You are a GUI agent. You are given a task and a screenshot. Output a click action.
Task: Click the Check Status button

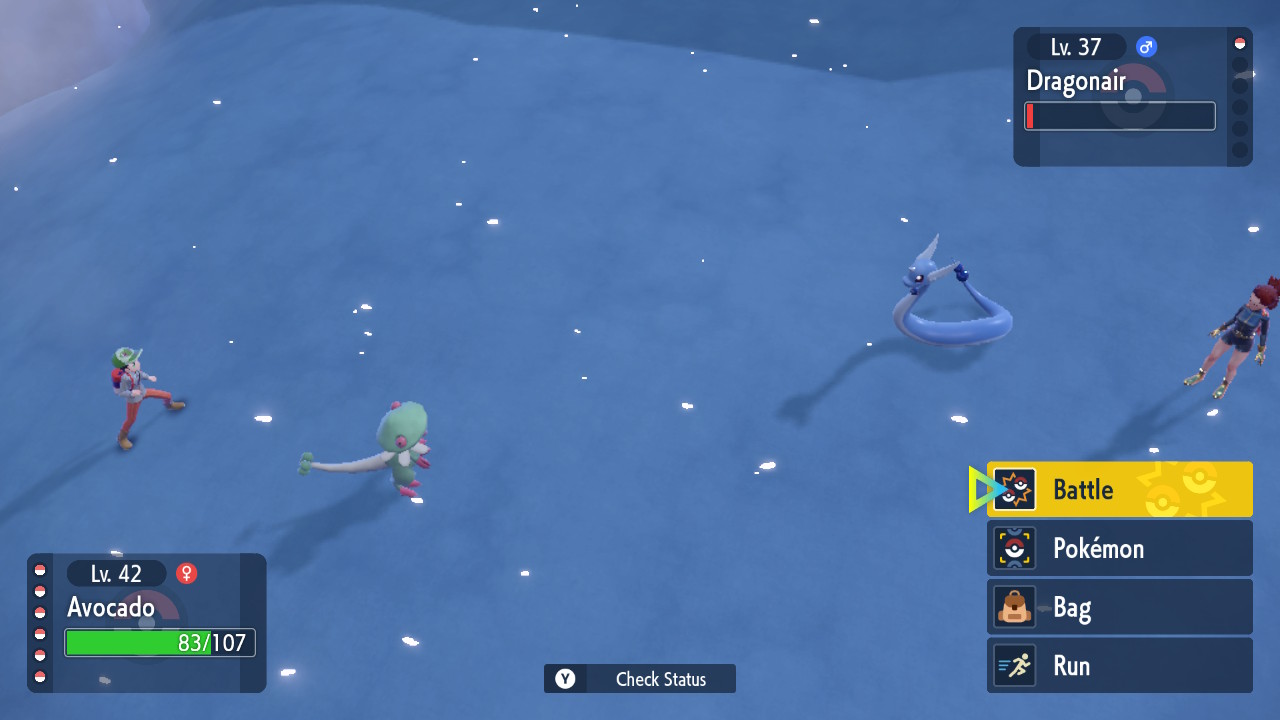(640, 679)
